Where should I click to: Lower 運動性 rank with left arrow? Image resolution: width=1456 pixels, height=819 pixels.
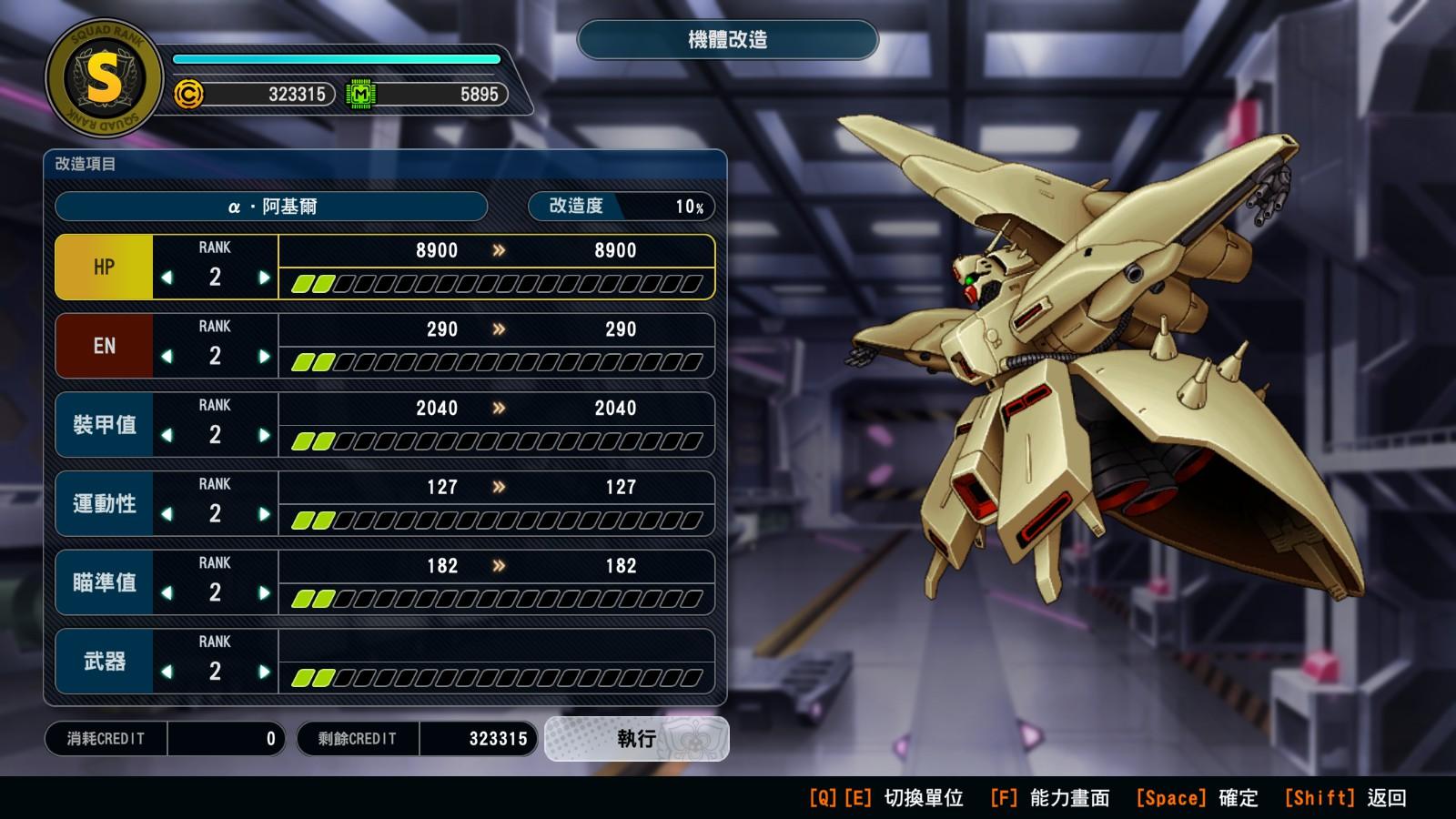pos(167,514)
